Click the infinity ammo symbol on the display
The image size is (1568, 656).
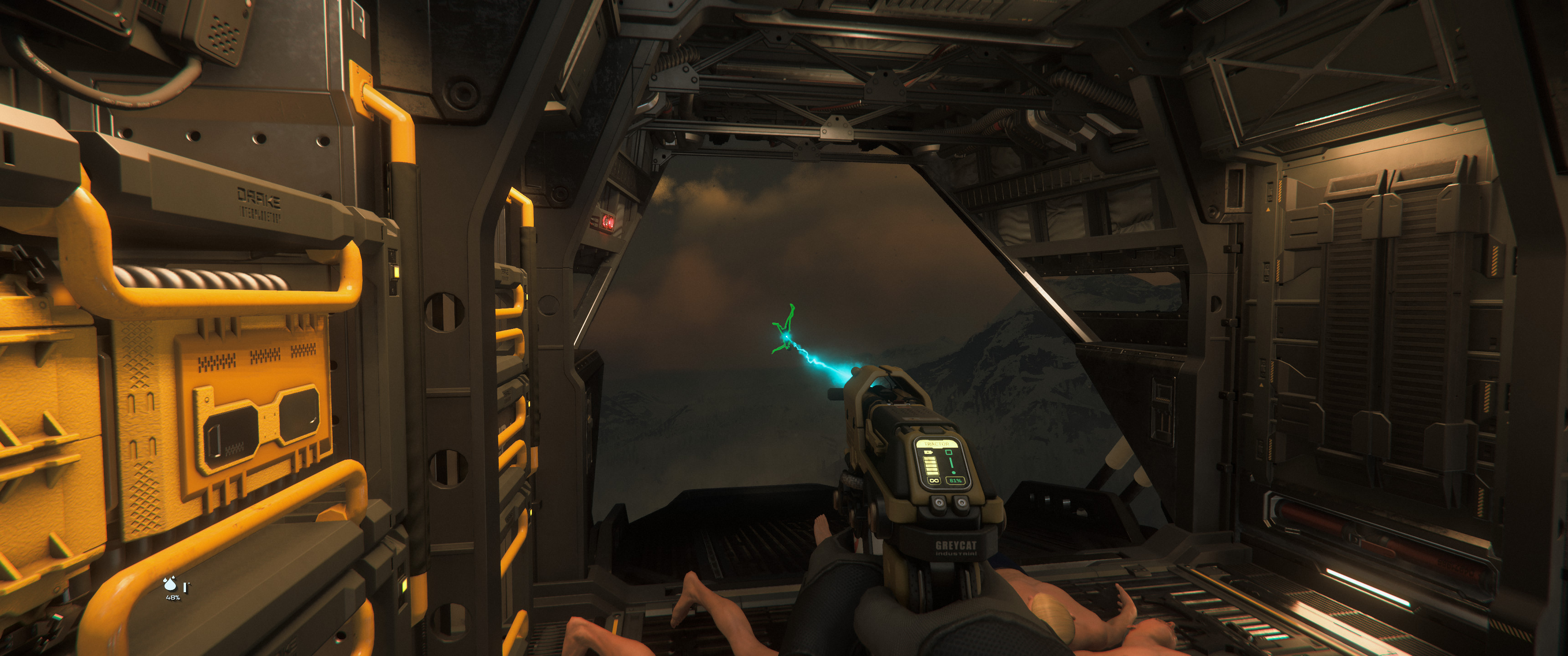pos(934,482)
